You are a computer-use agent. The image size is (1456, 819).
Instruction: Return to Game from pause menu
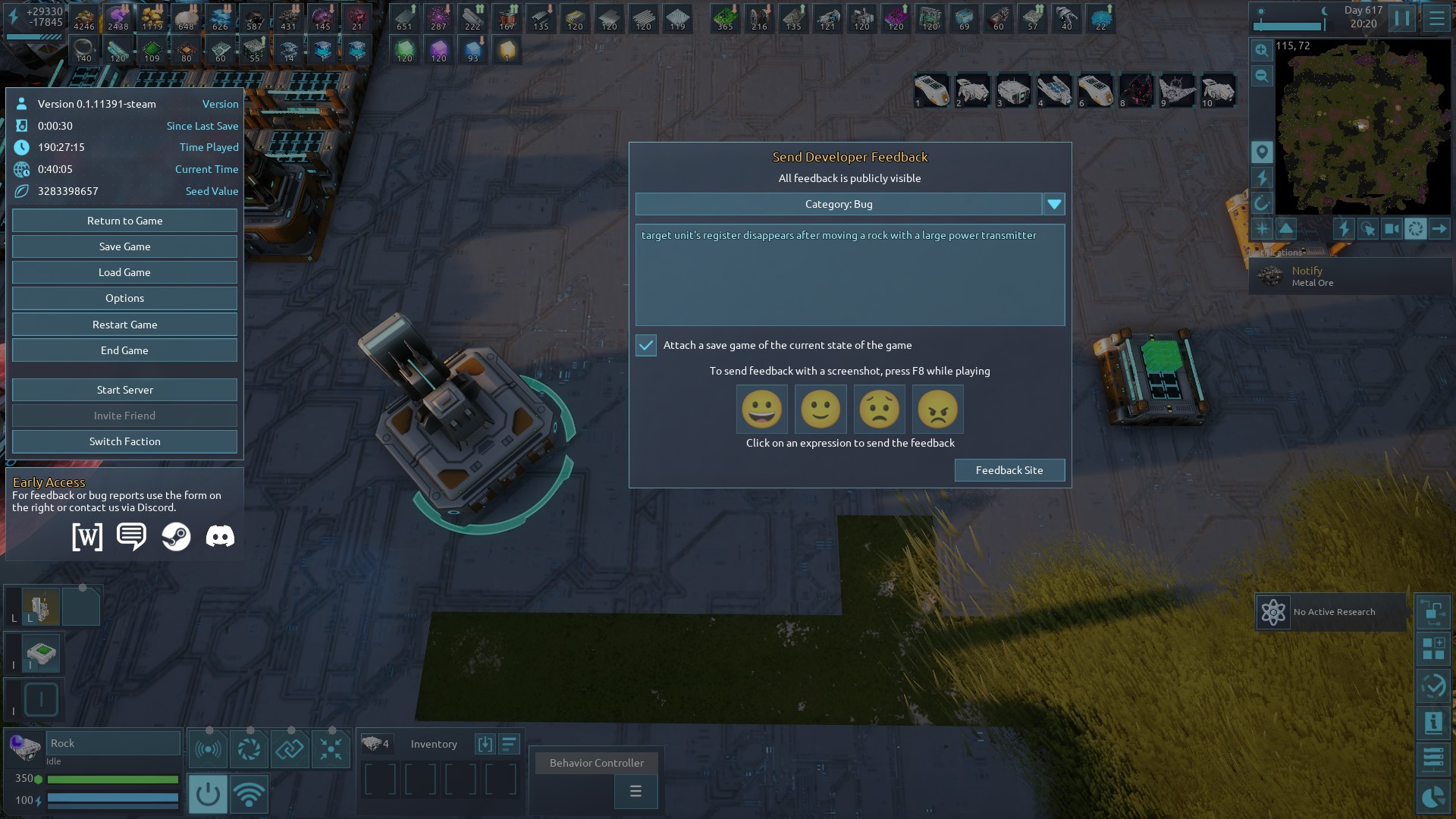124,221
